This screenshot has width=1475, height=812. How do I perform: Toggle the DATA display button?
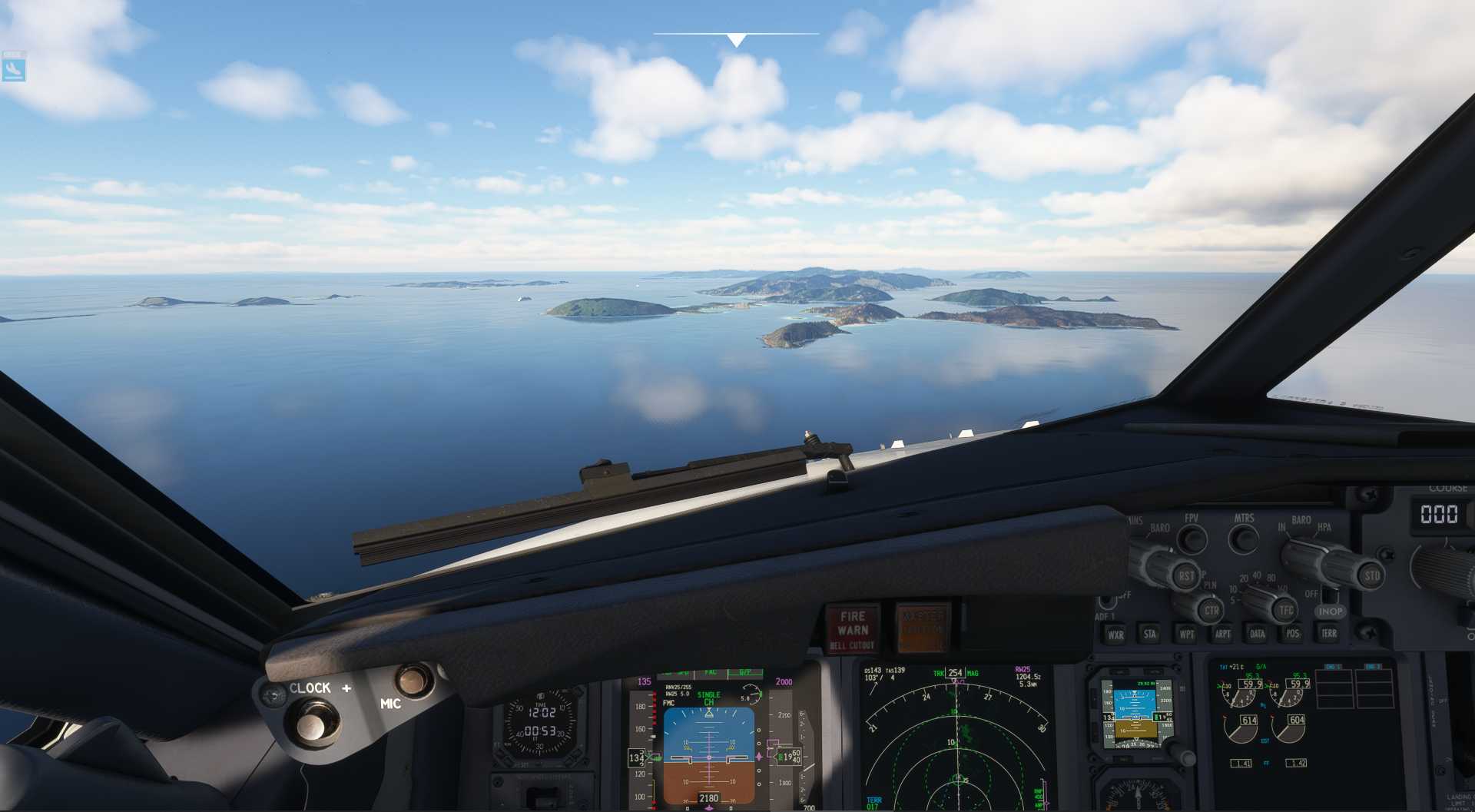pos(1258,634)
